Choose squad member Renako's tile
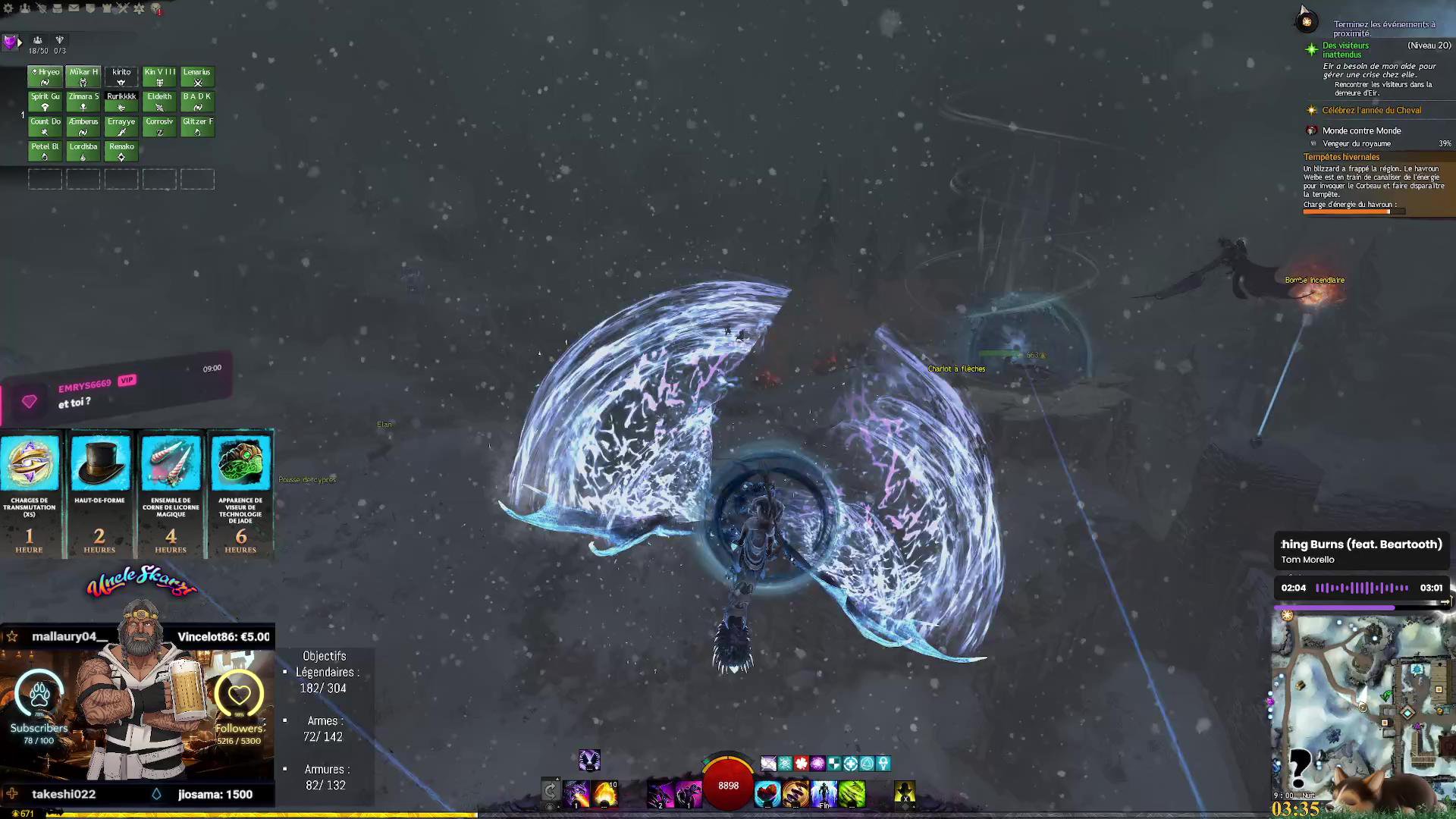Screen dimensions: 1456x819 click(x=121, y=151)
